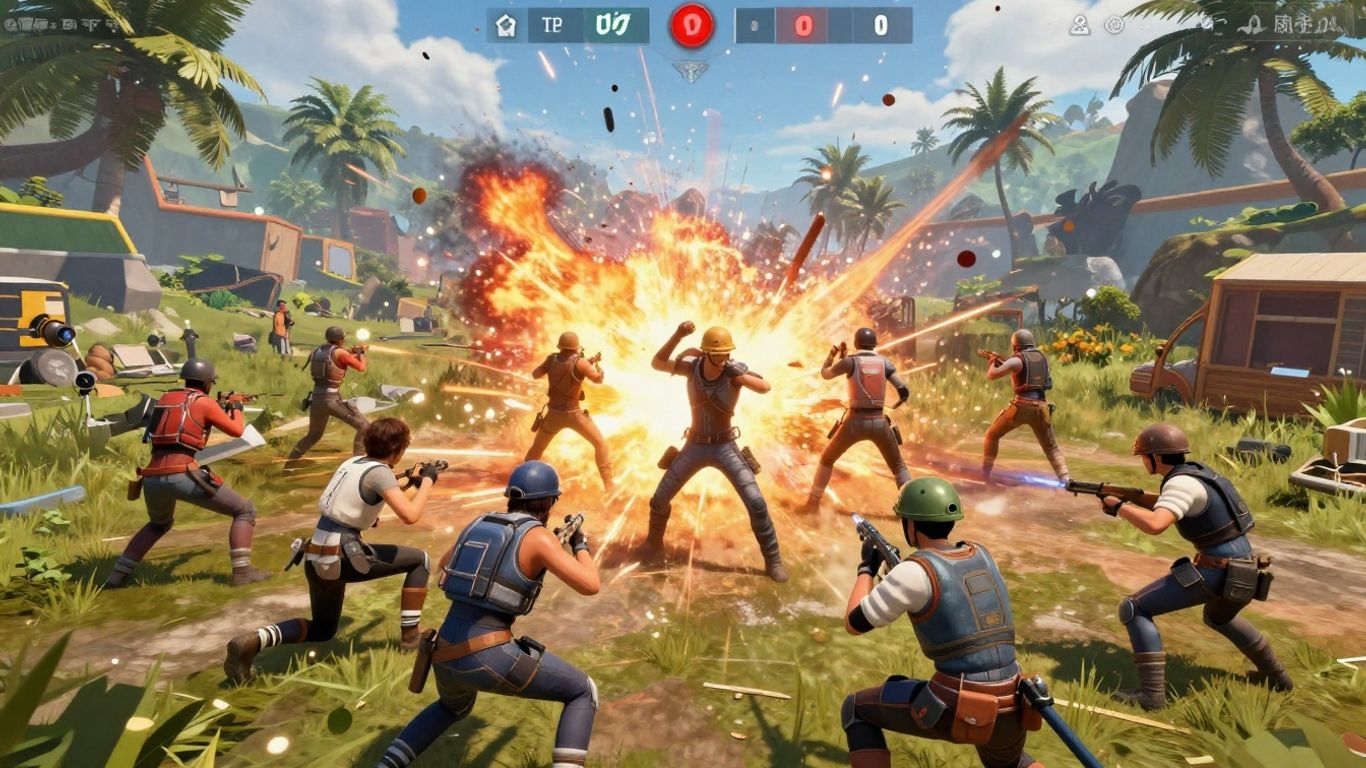Screen dimensions: 1366x768
Task: Select the small shield icon beside the score counter
Action: [x=753, y=25]
